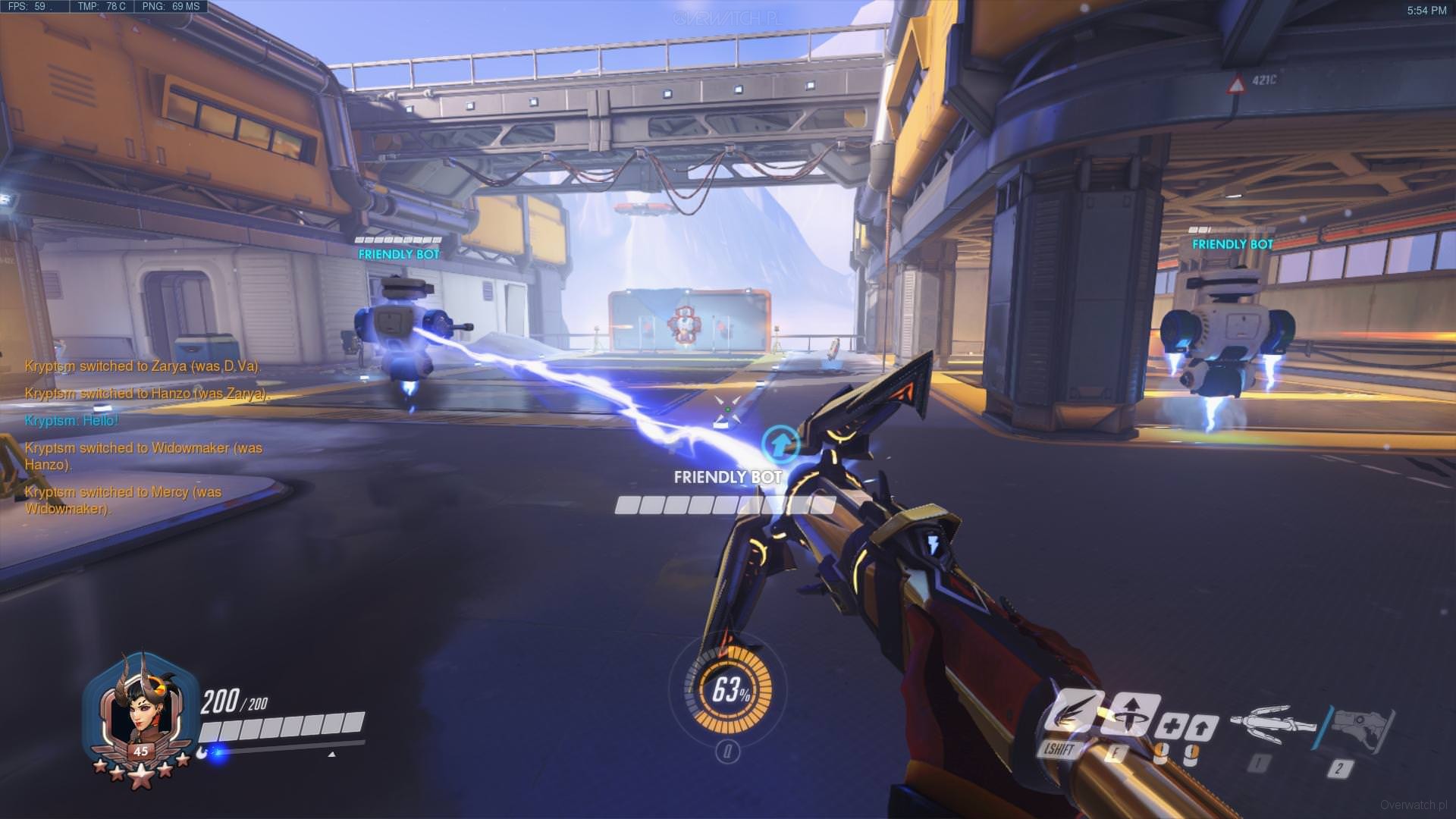Select the damage boost up-arrow icon
This screenshot has height=819, width=1456.
click(1201, 728)
